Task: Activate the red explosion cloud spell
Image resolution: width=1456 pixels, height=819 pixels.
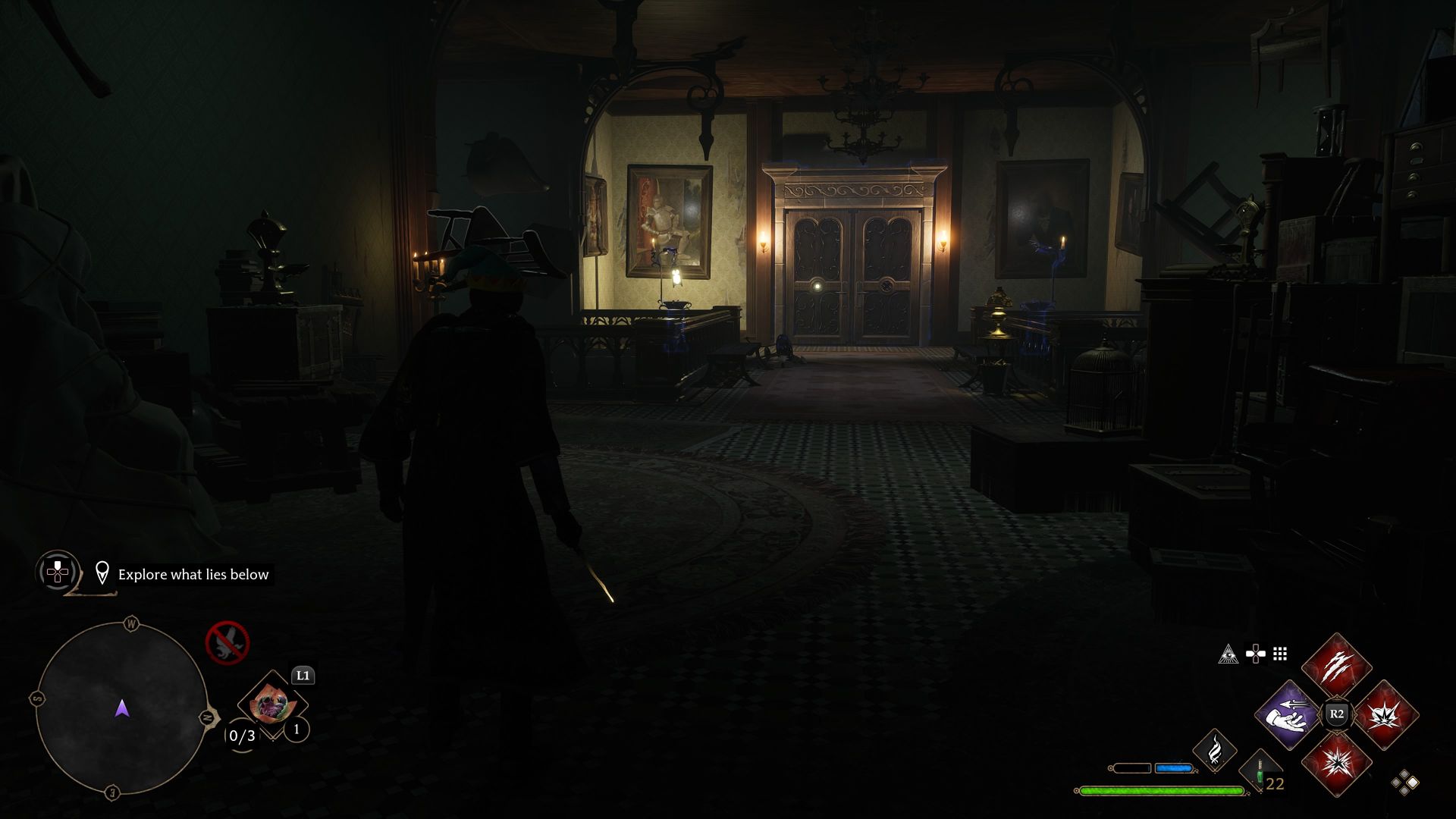Action: [1385, 714]
